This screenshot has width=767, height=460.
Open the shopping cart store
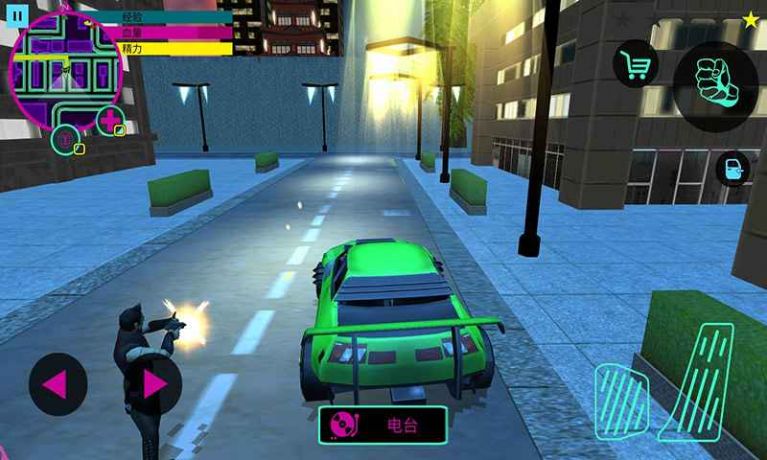[x=635, y=65]
